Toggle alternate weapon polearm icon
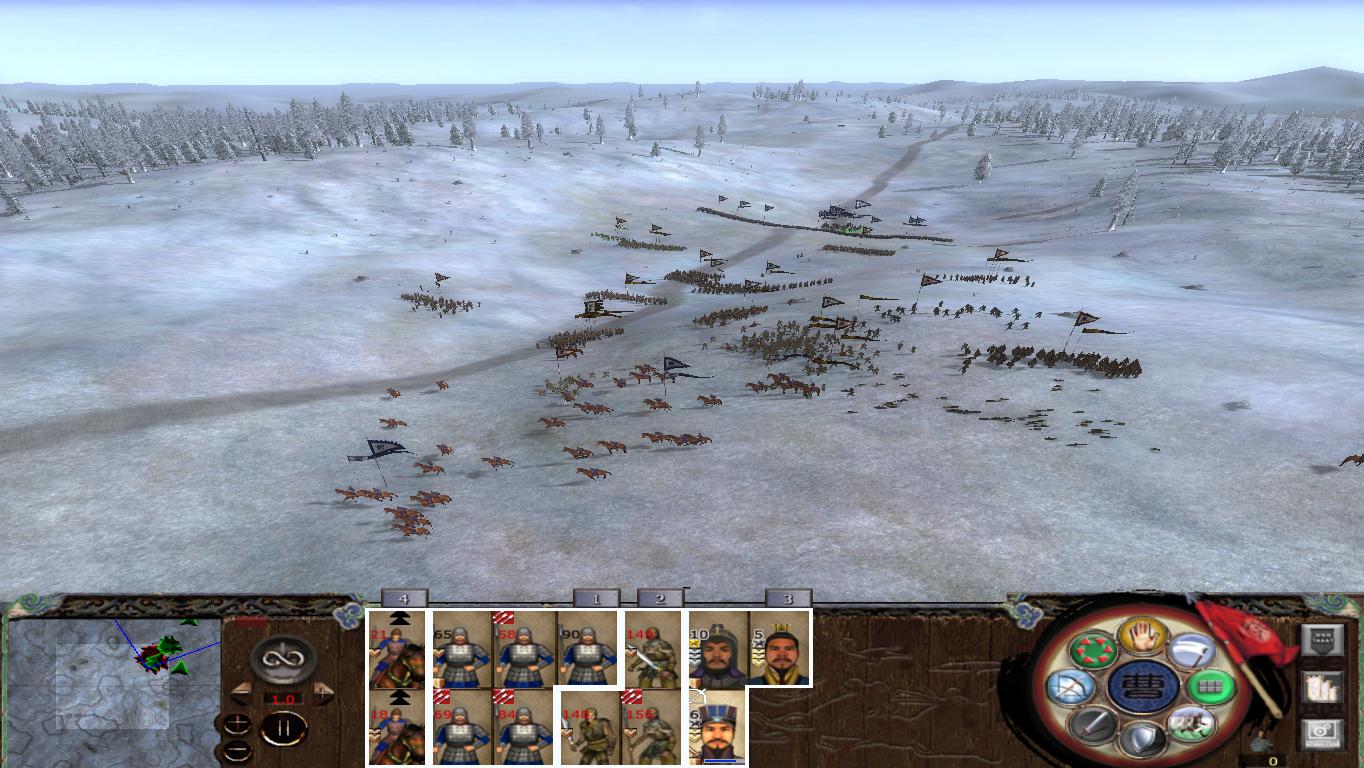Screen dimensions: 1364x768 [x=1190, y=648]
